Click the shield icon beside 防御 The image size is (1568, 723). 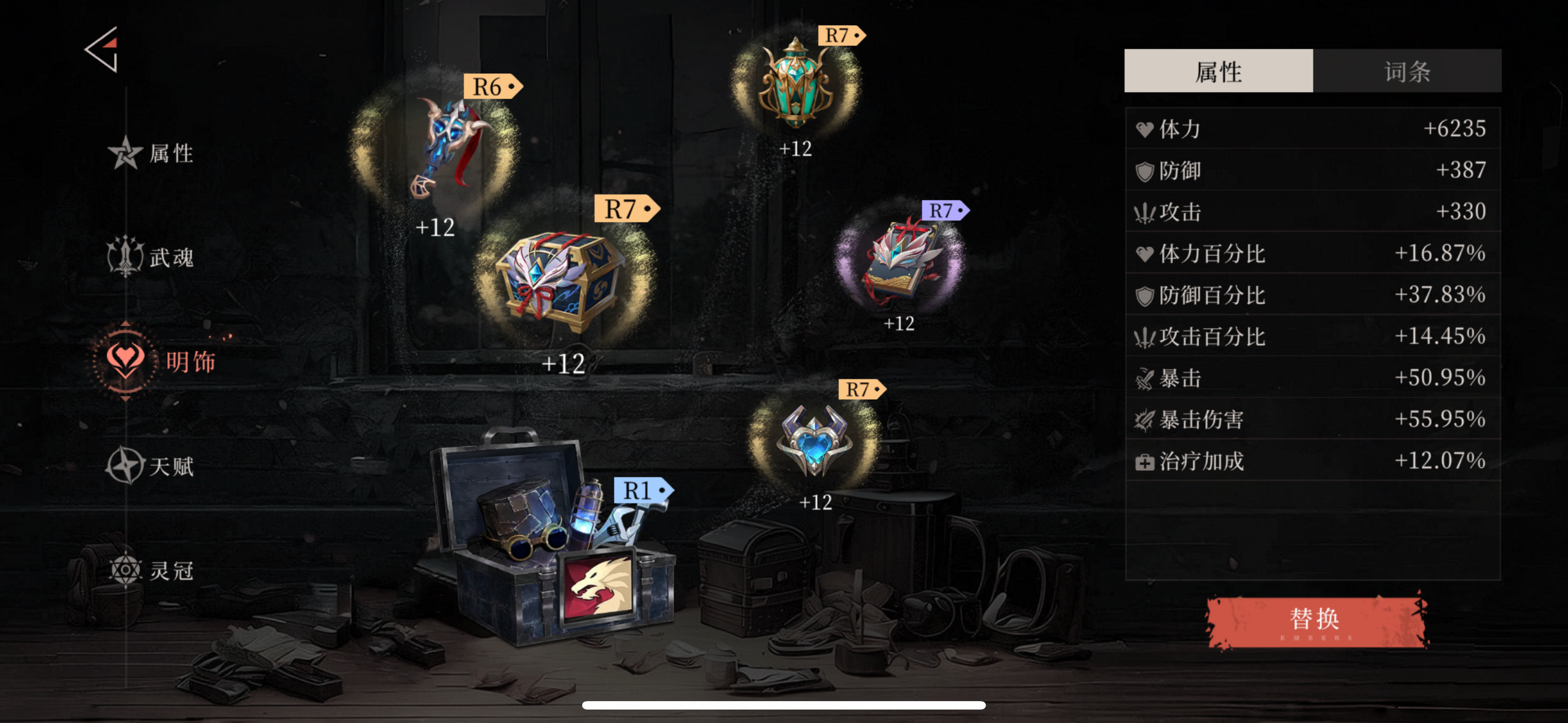pyautogui.click(x=1147, y=170)
